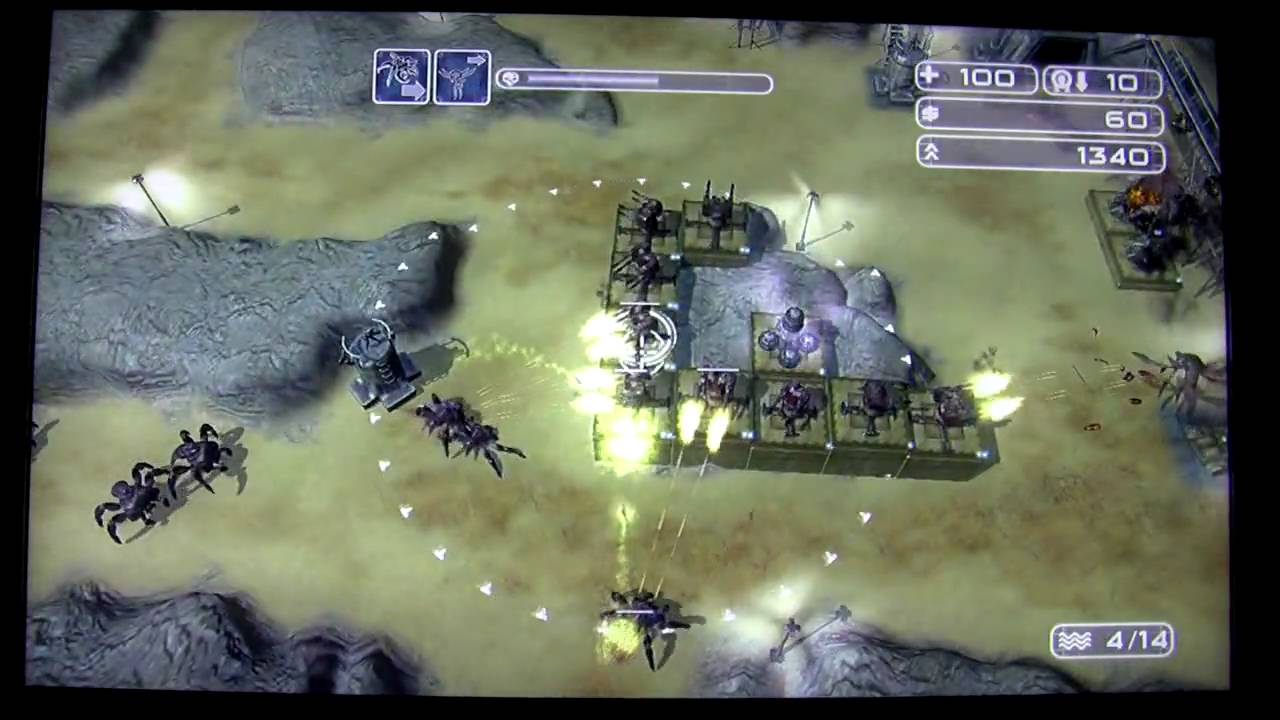Toggle the right ability slot active
Screen dimensions: 1280x720
point(462,75)
